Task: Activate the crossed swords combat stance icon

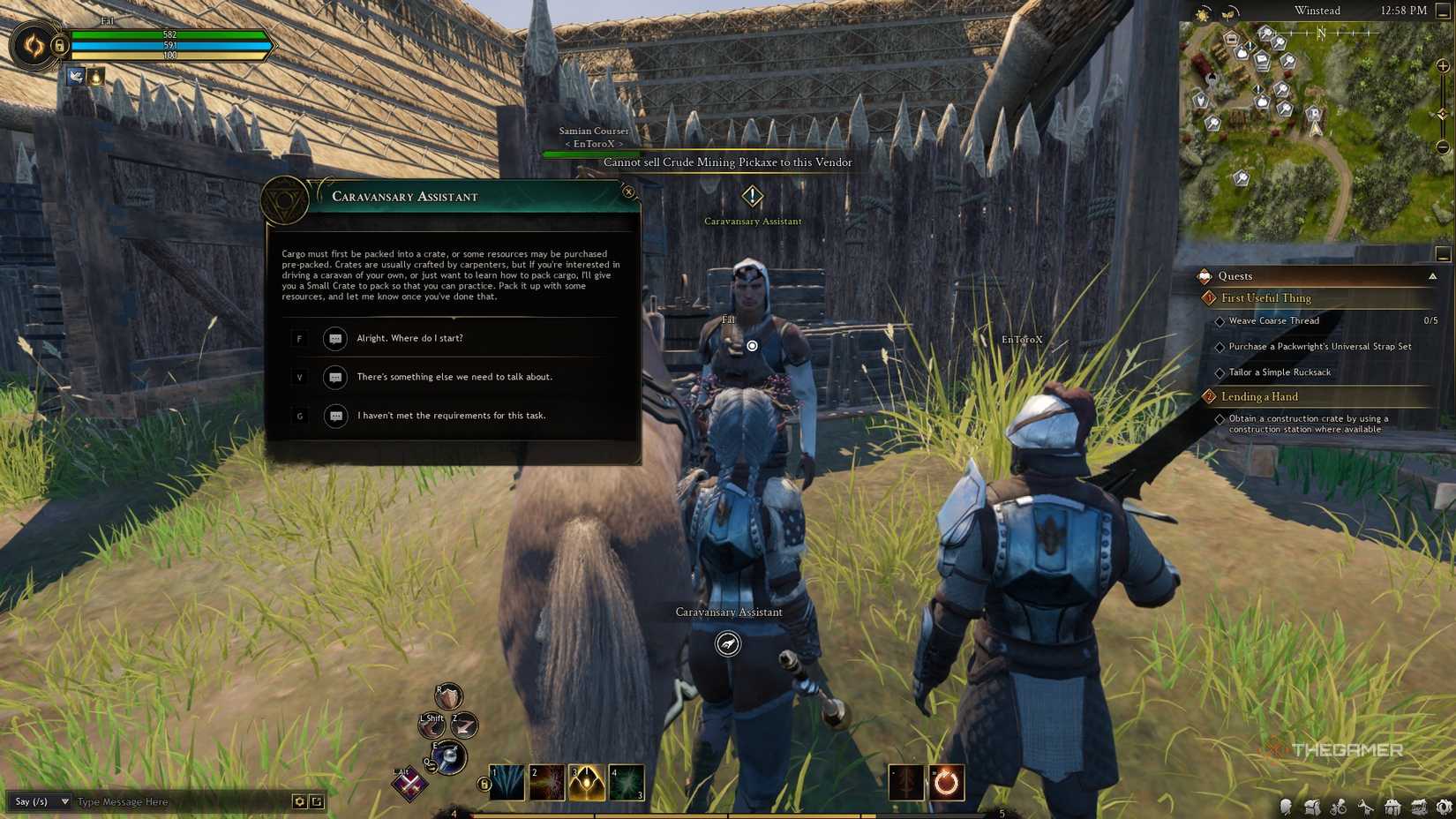Action: coord(409,785)
